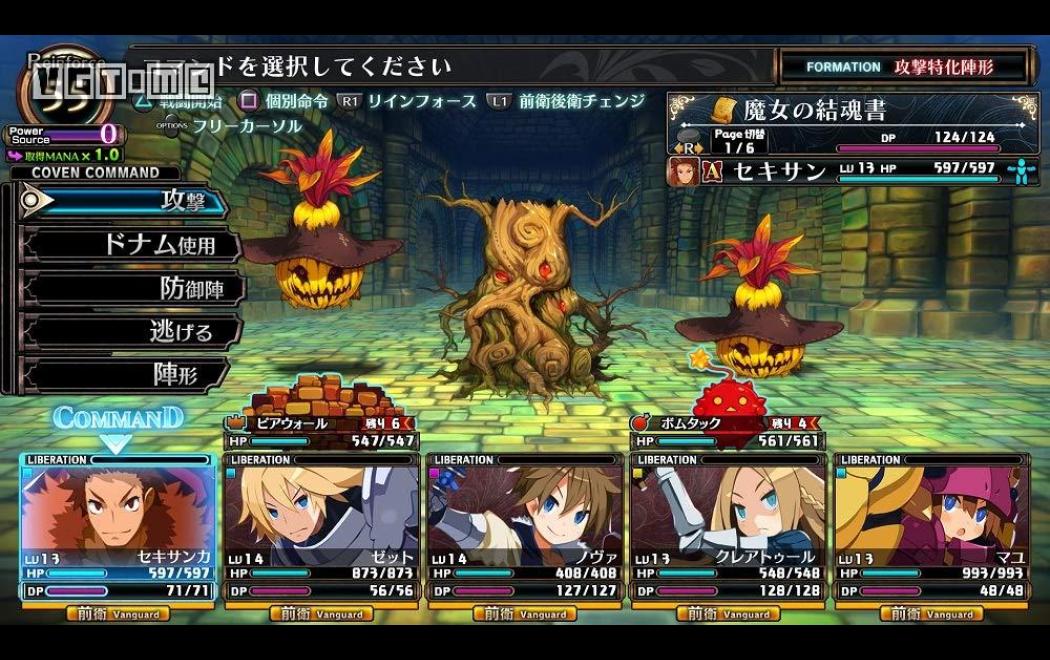Open the 陣形 formation command
Image resolution: width=1050 pixels, height=660 pixels.
click(130, 375)
